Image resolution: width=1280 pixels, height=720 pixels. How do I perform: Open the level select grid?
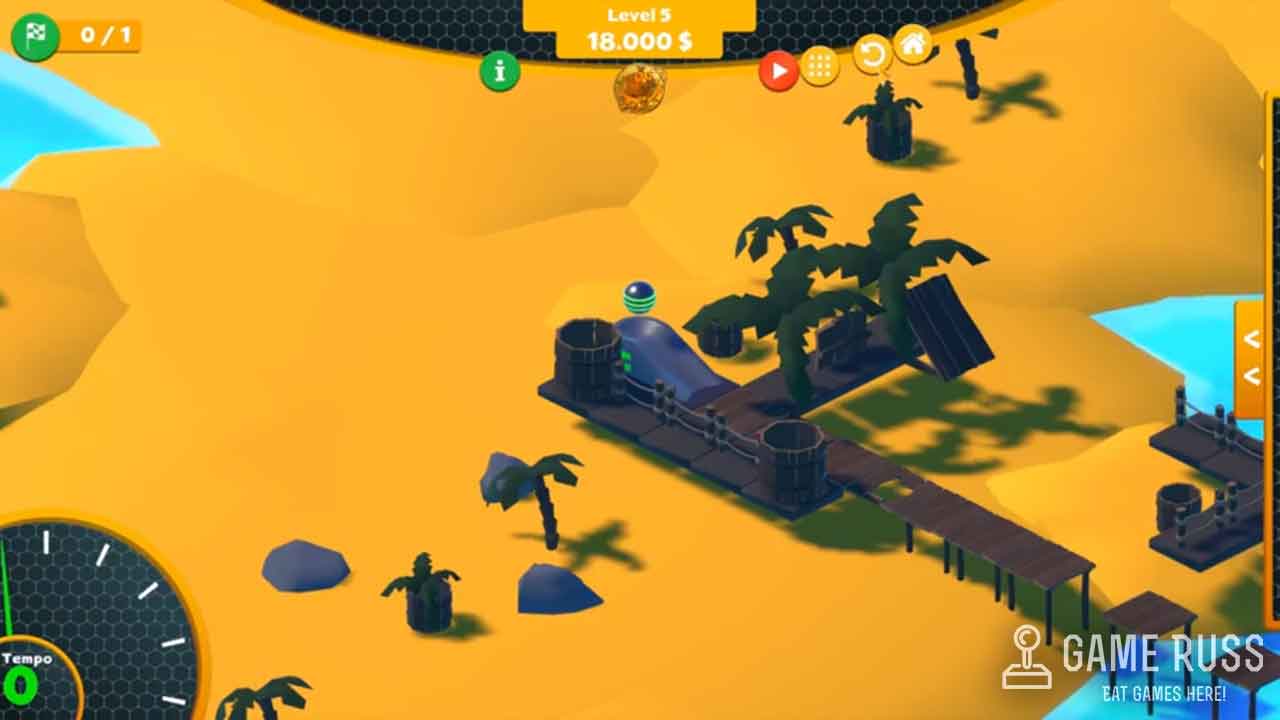click(820, 67)
